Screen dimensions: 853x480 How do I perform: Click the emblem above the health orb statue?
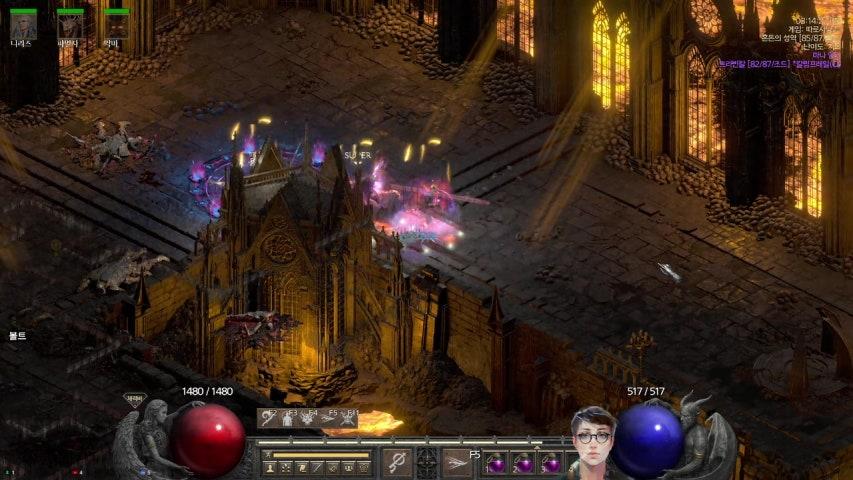click(133, 399)
